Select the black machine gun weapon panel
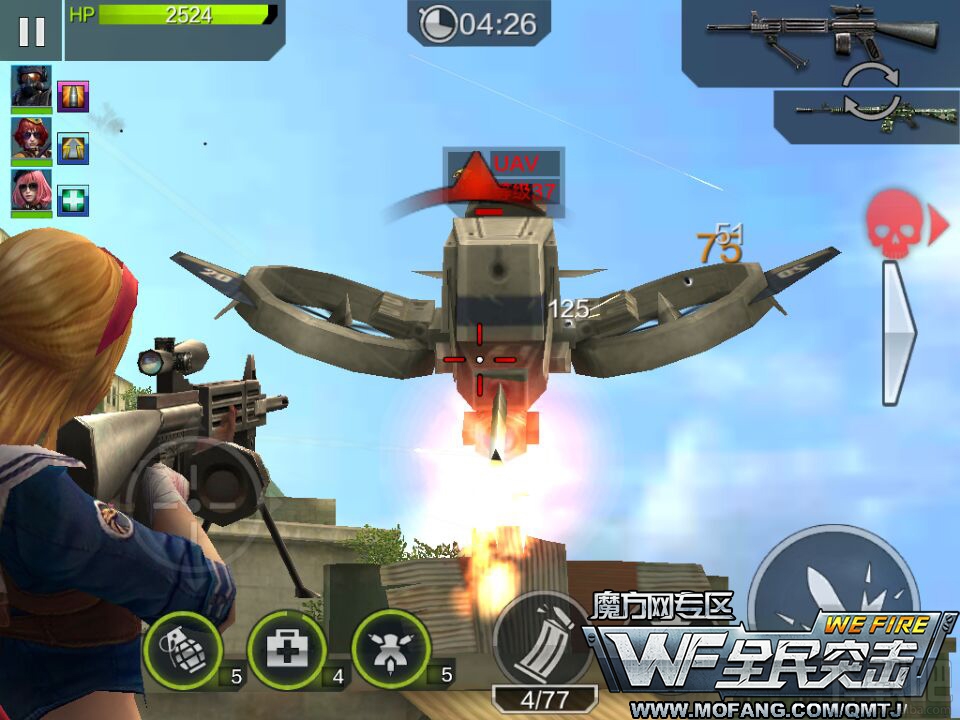This screenshot has width=960, height=720. [x=822, y=38]
